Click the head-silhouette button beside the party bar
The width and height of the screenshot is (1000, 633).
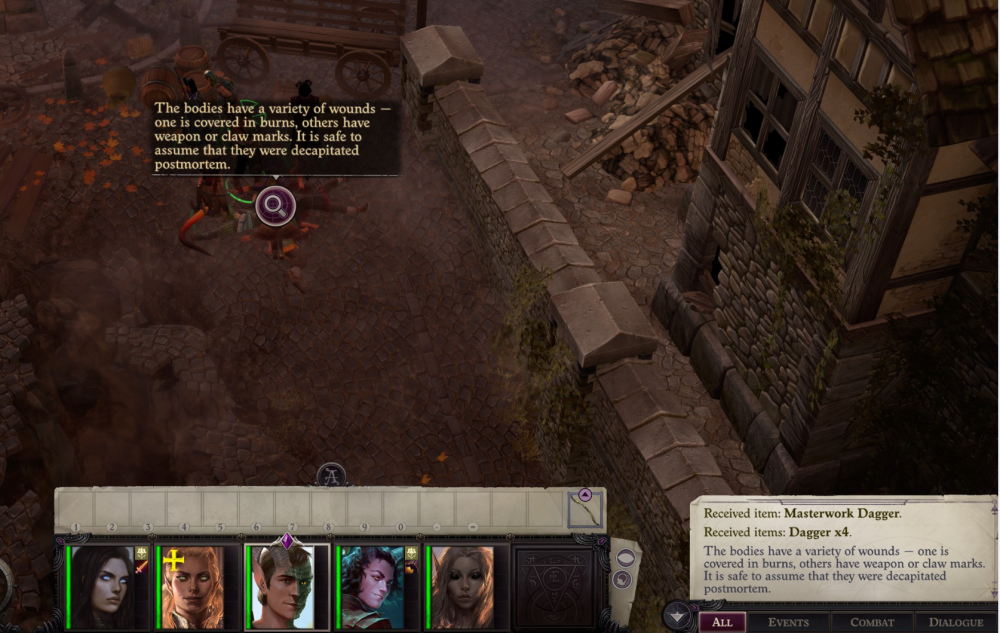(x=622, y=579)
